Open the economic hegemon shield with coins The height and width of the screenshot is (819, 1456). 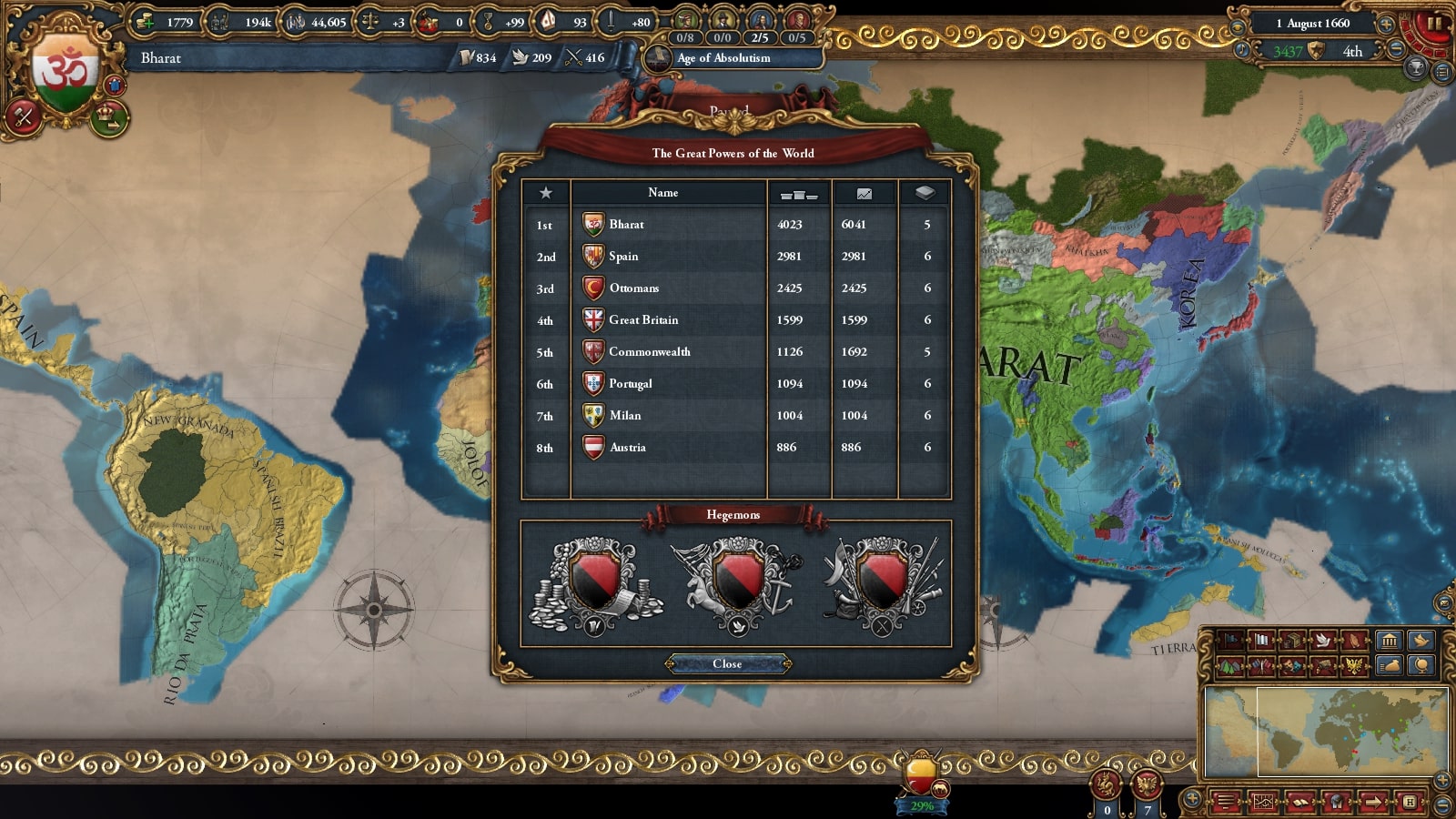[x=595, y=583]
